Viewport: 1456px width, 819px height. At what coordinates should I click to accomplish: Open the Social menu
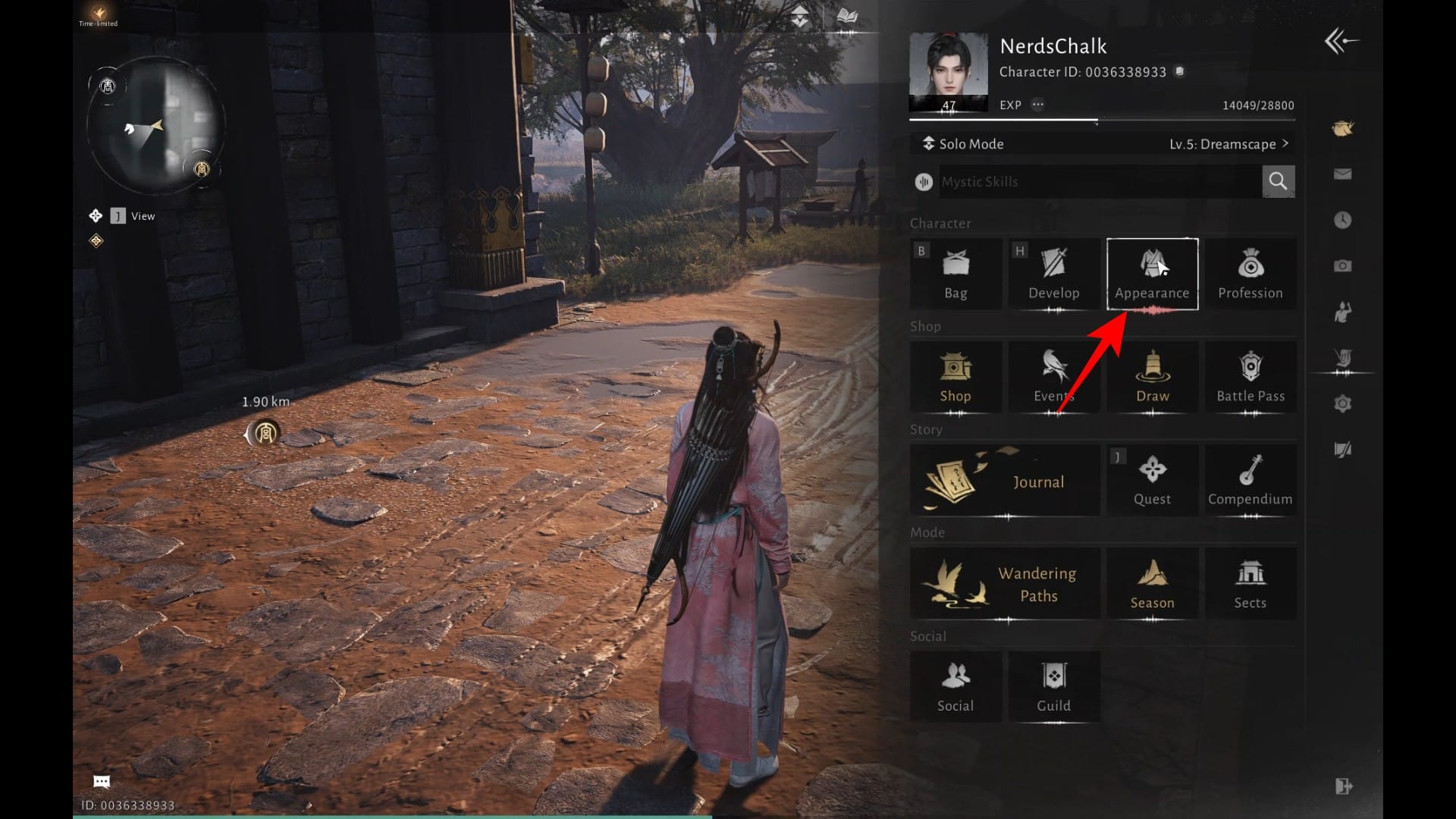955,687
